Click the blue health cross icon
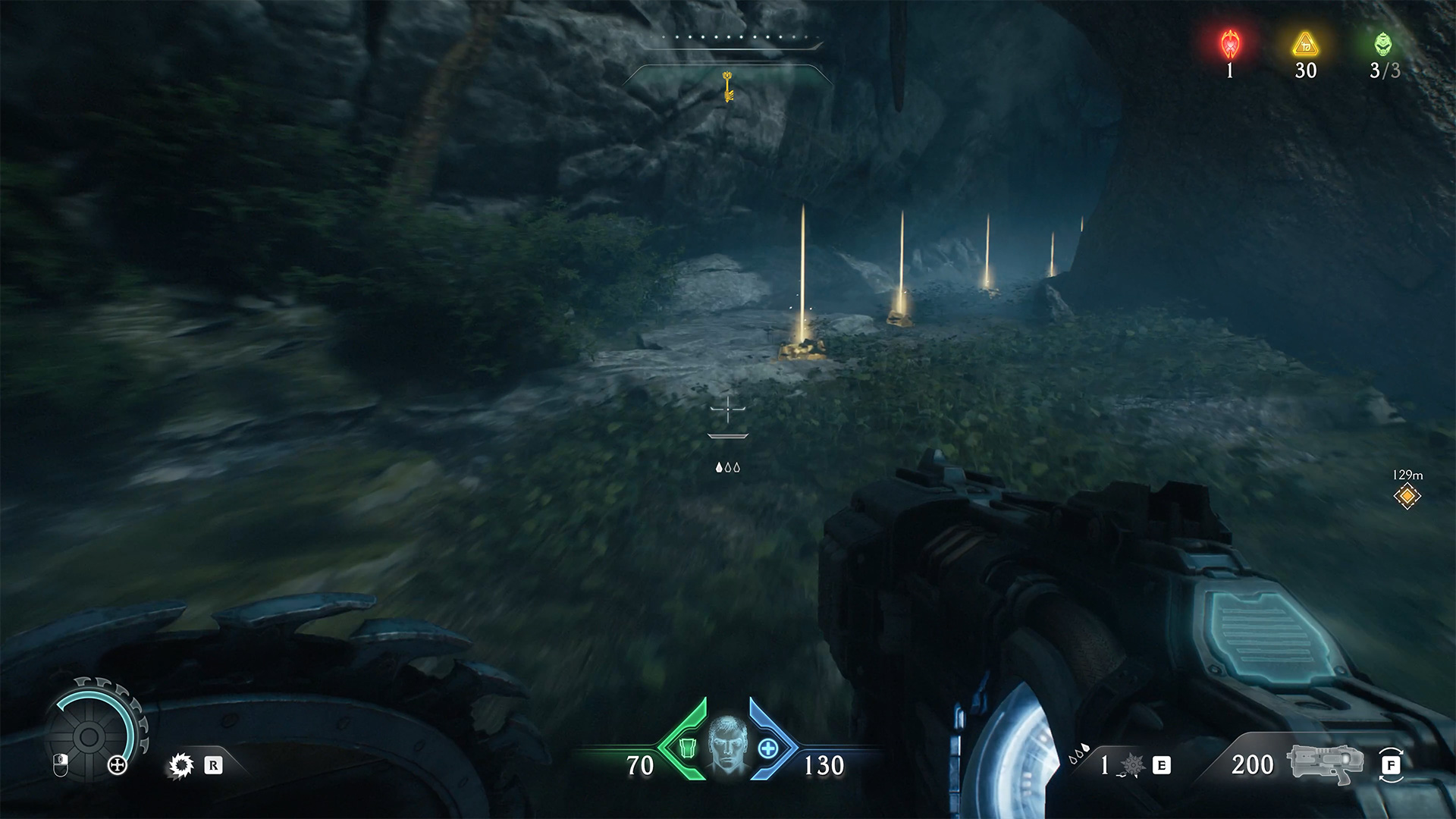This screenshot has width=1456, height=819. [768, 748]
